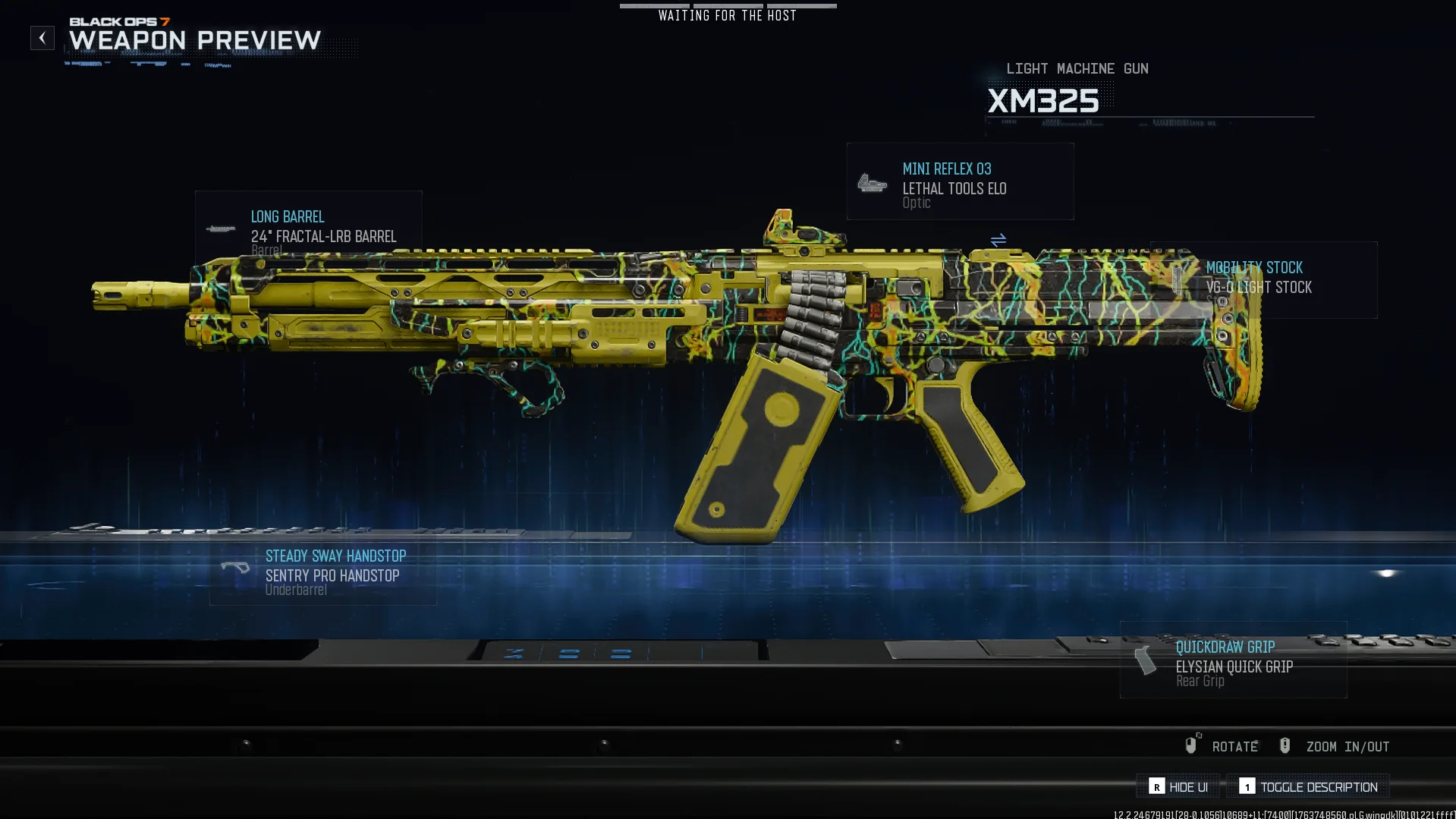Select the Long Barrel attachment card
The width and height of the screenshot is (1456, 819).
click(308, 225)
